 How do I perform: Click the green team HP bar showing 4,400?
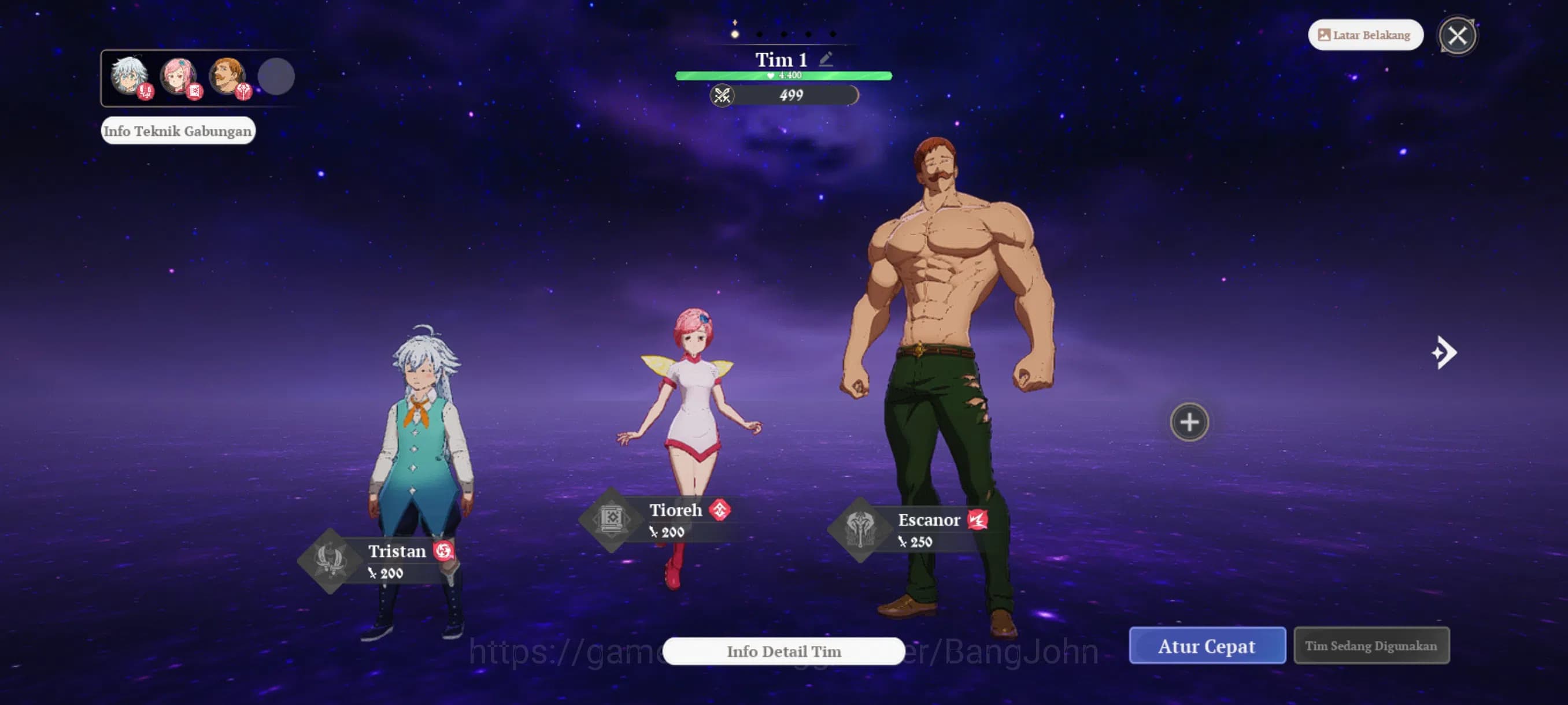(784, 75)
